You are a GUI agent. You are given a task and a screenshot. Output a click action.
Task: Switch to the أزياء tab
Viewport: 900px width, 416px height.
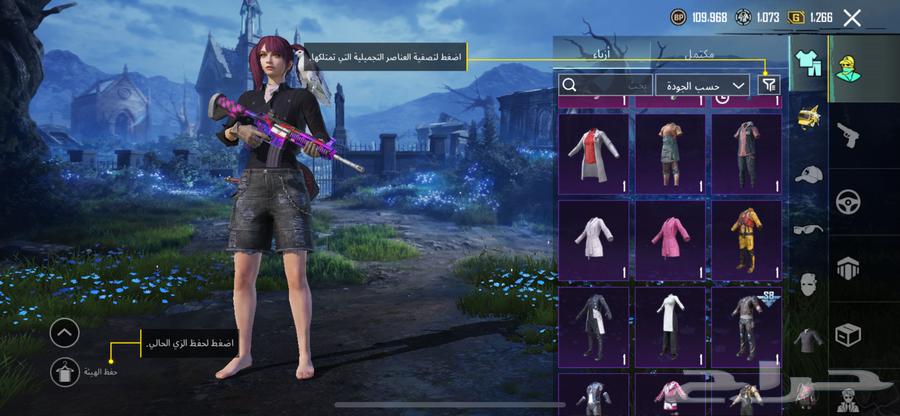(x=602, y=55)
